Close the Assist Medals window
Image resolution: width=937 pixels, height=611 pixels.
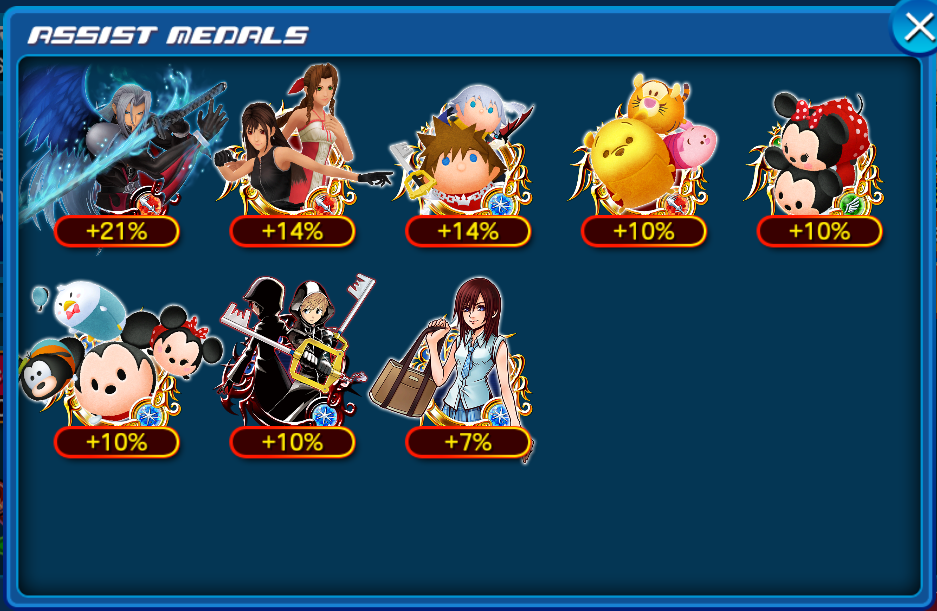click(915, 29)
